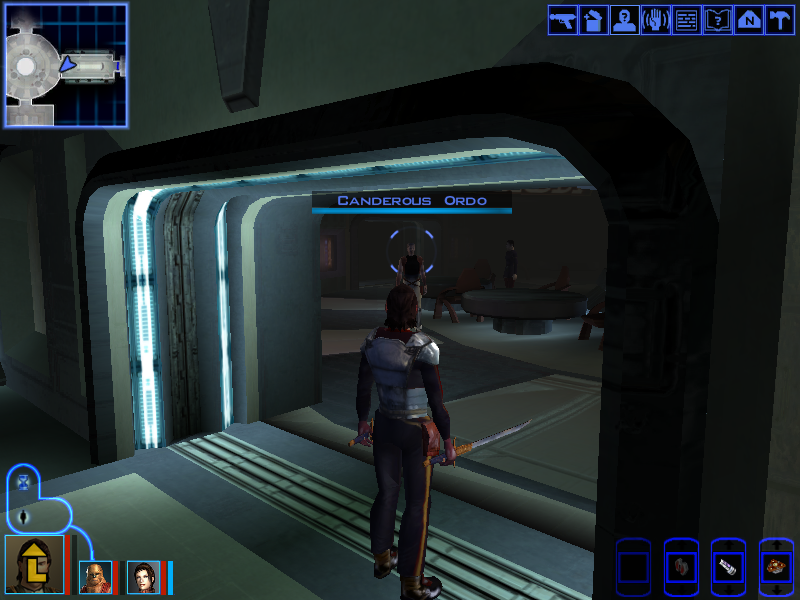Open the Options hammer icon
This screenshot has width=800, height=600.
tap(778, 20)
